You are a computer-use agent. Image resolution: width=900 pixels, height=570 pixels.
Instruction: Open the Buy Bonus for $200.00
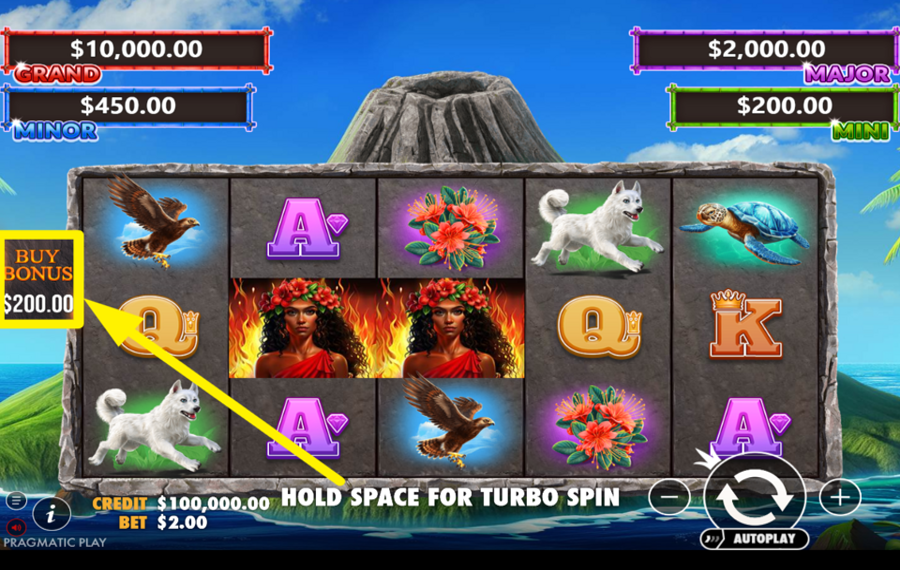(x=40, y=279)
